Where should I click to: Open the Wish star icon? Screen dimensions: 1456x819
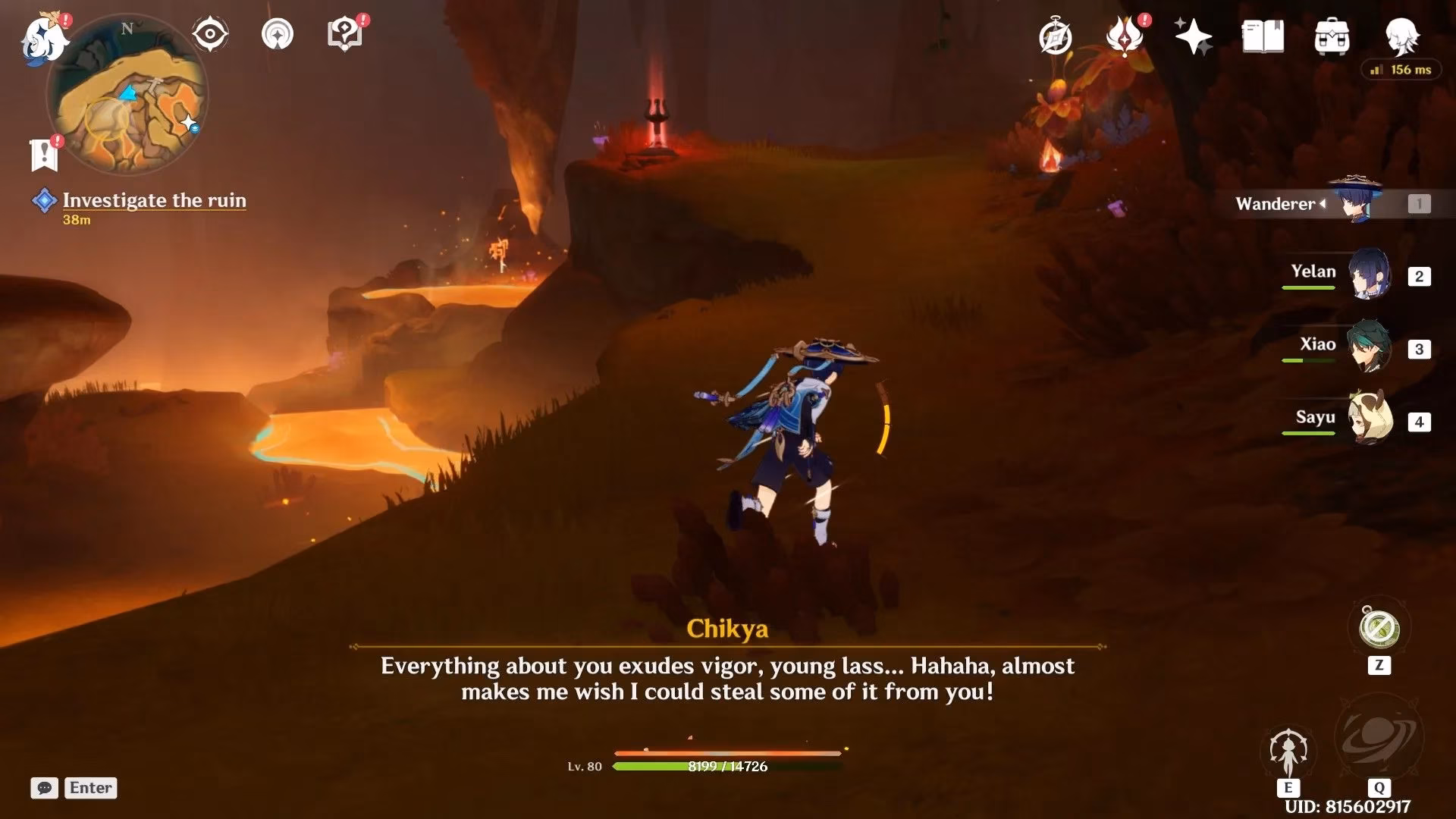pos(1193,34)
